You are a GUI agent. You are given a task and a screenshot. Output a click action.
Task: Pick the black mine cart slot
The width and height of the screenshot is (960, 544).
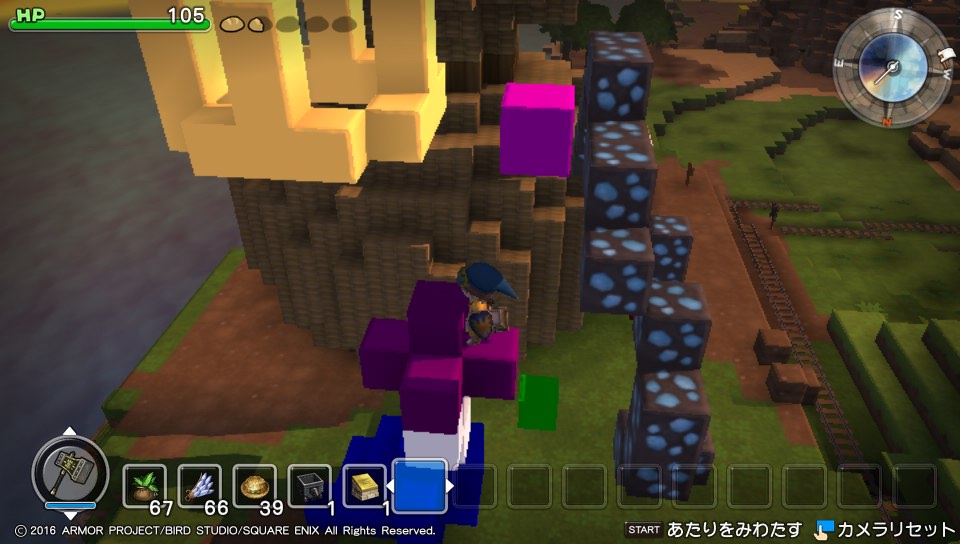click(309, 486)
